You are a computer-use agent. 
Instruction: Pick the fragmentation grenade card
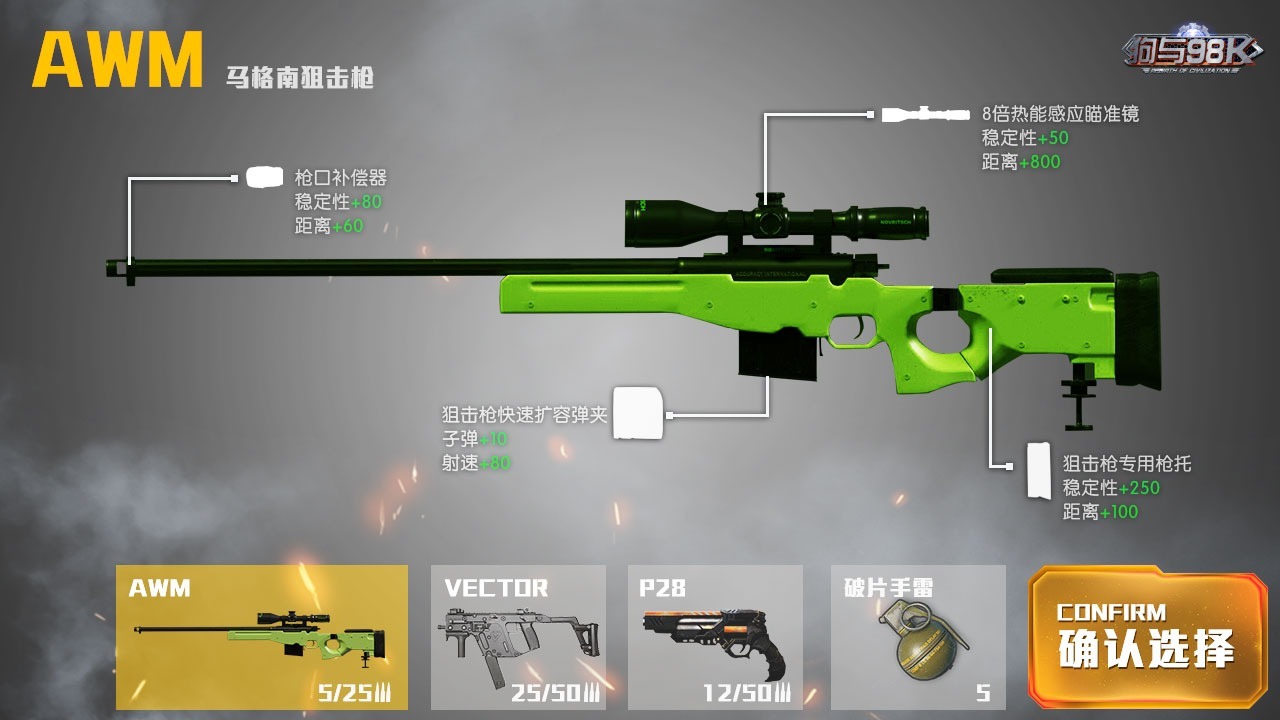918,637
